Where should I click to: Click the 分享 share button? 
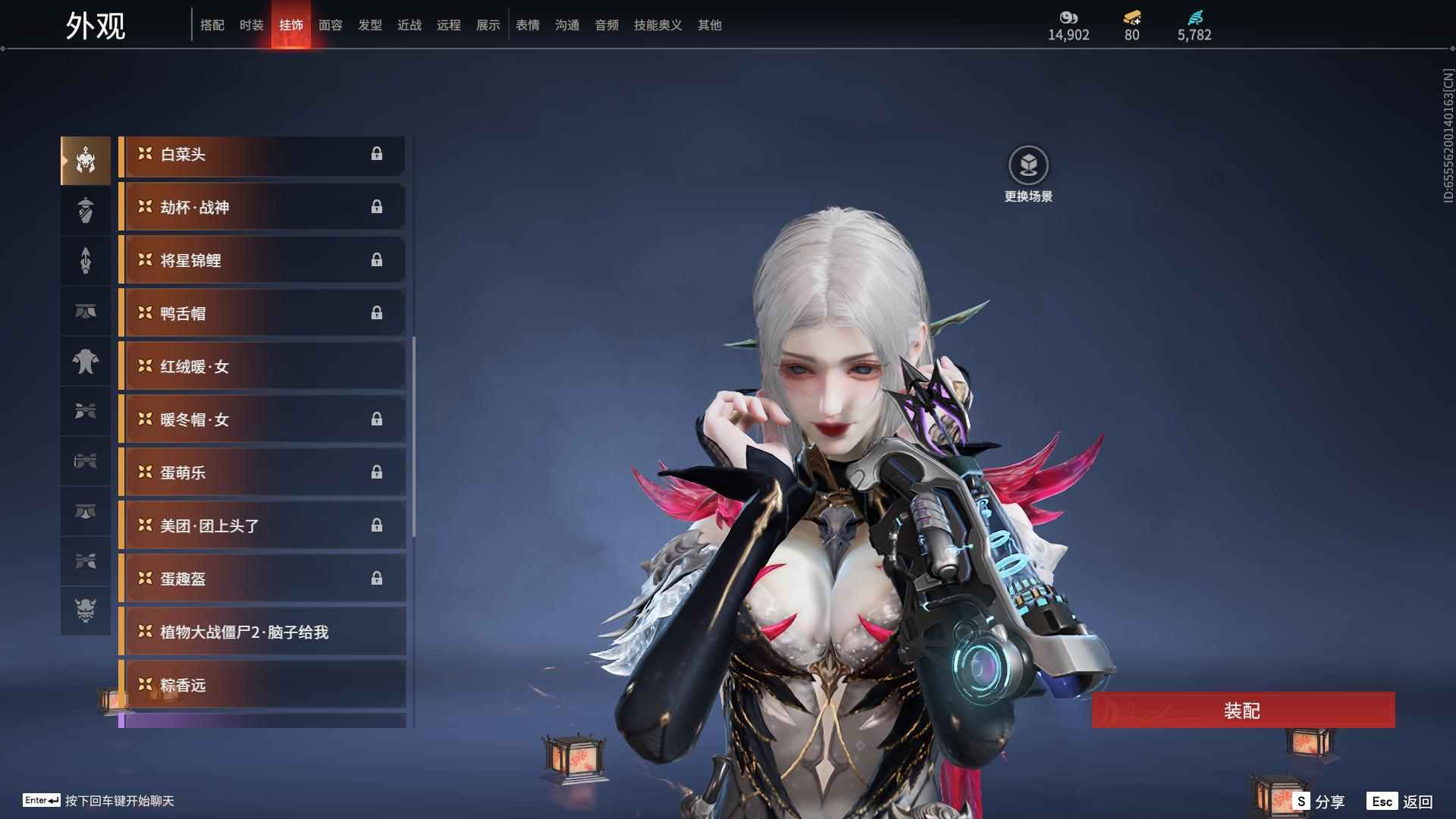coord(1319,801)
